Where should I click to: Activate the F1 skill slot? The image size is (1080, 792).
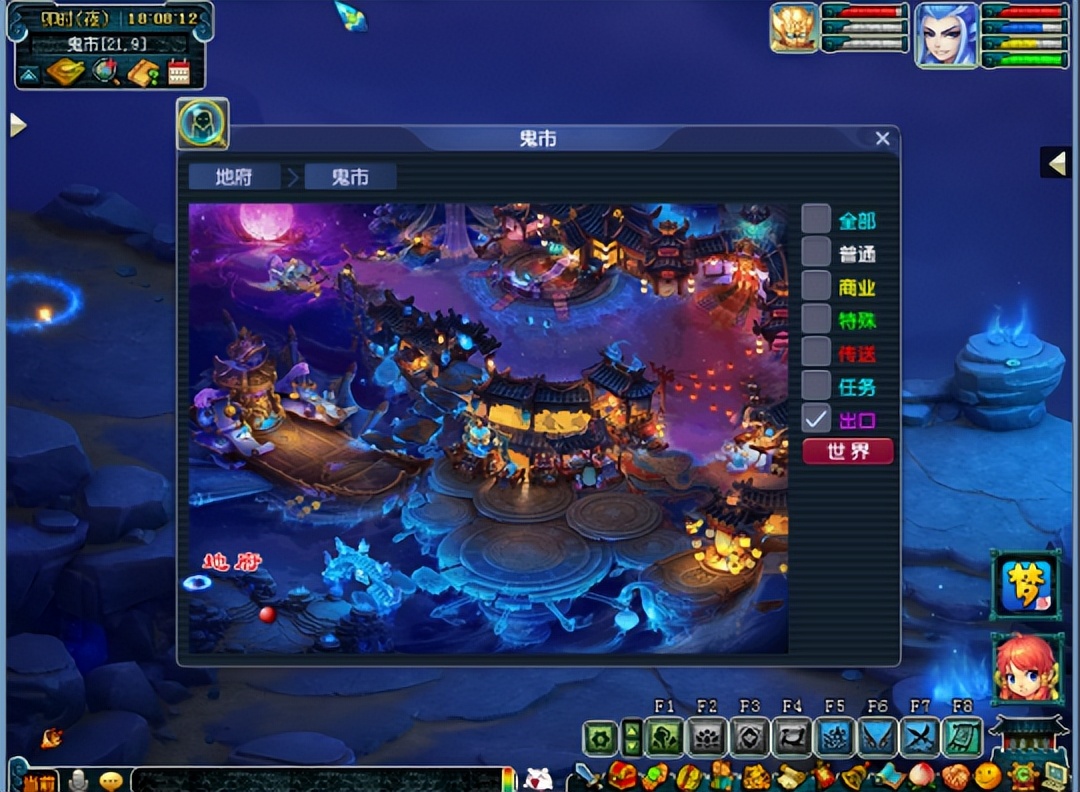pyautogui.click(x=664, y=738)
